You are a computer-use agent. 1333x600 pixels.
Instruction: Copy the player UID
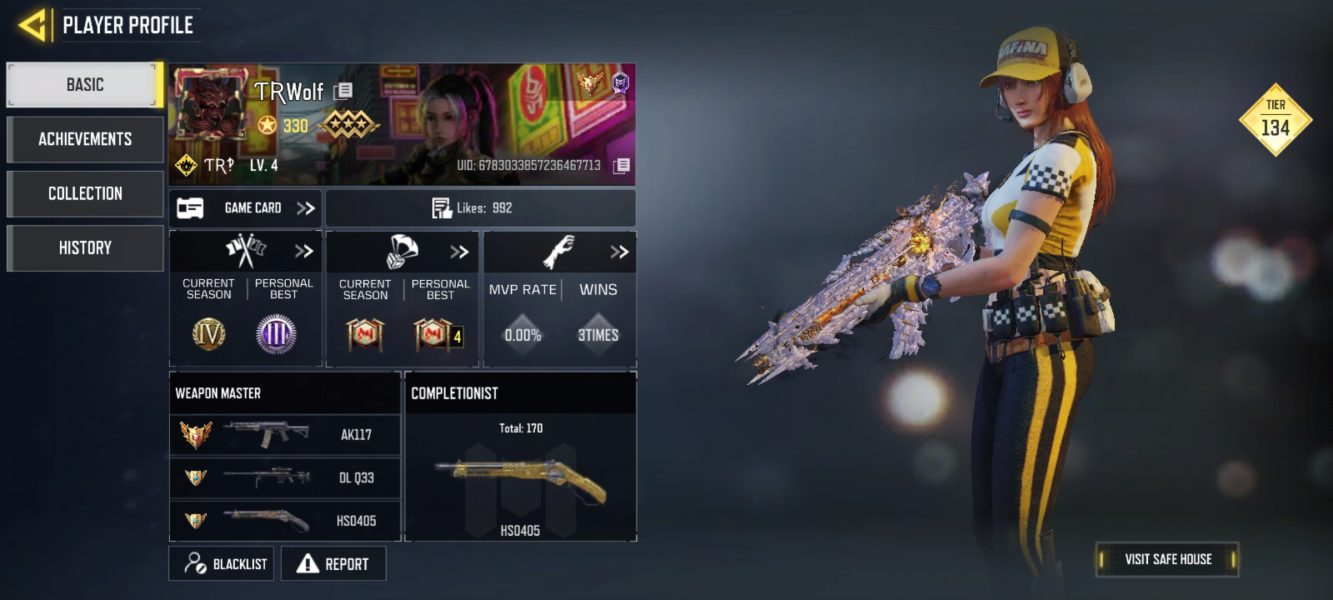point(621,165)
